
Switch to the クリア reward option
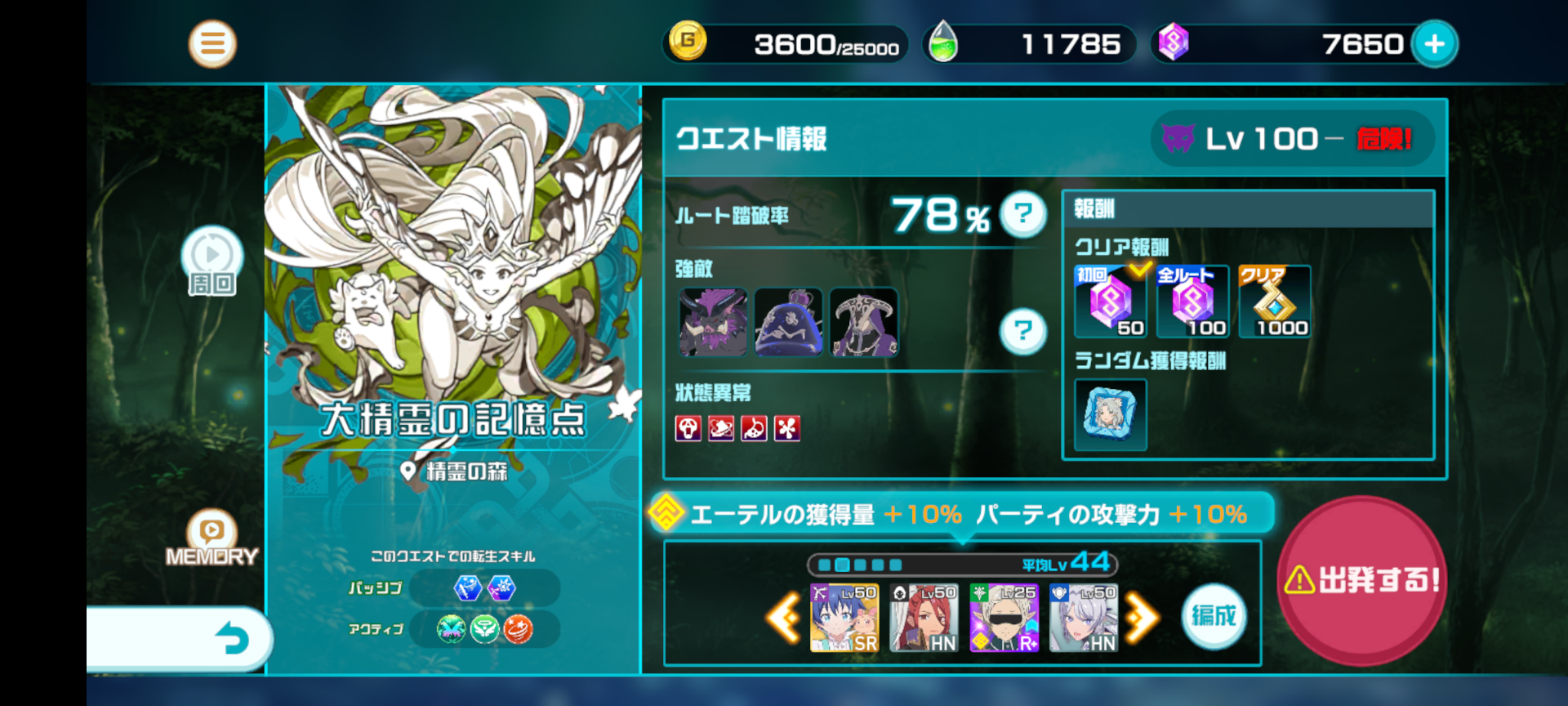pos(1274,302)
